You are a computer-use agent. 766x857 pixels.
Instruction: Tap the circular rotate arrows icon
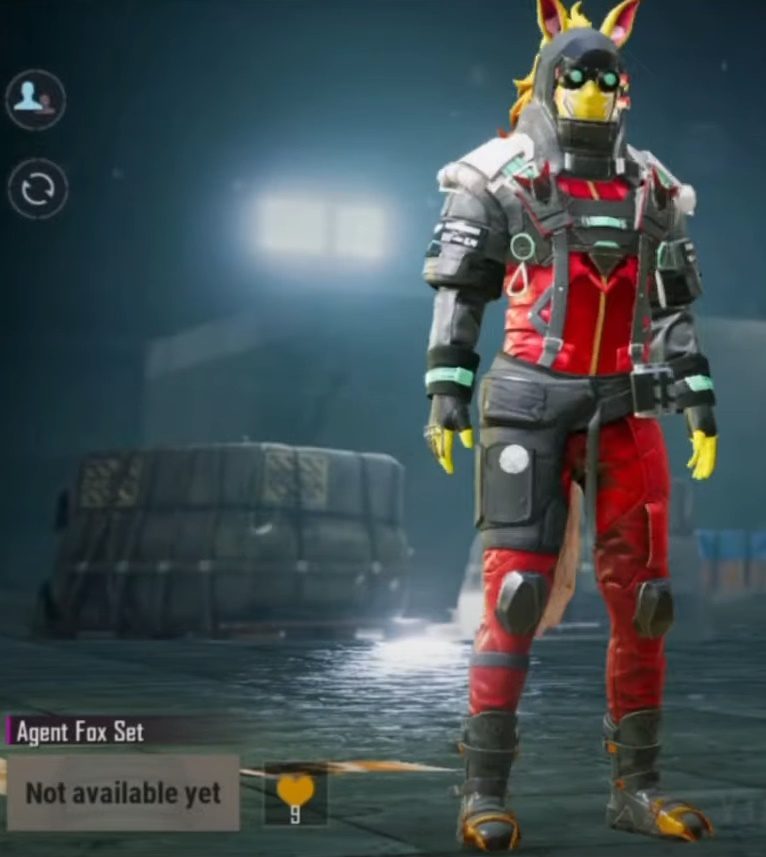point(38,189)
